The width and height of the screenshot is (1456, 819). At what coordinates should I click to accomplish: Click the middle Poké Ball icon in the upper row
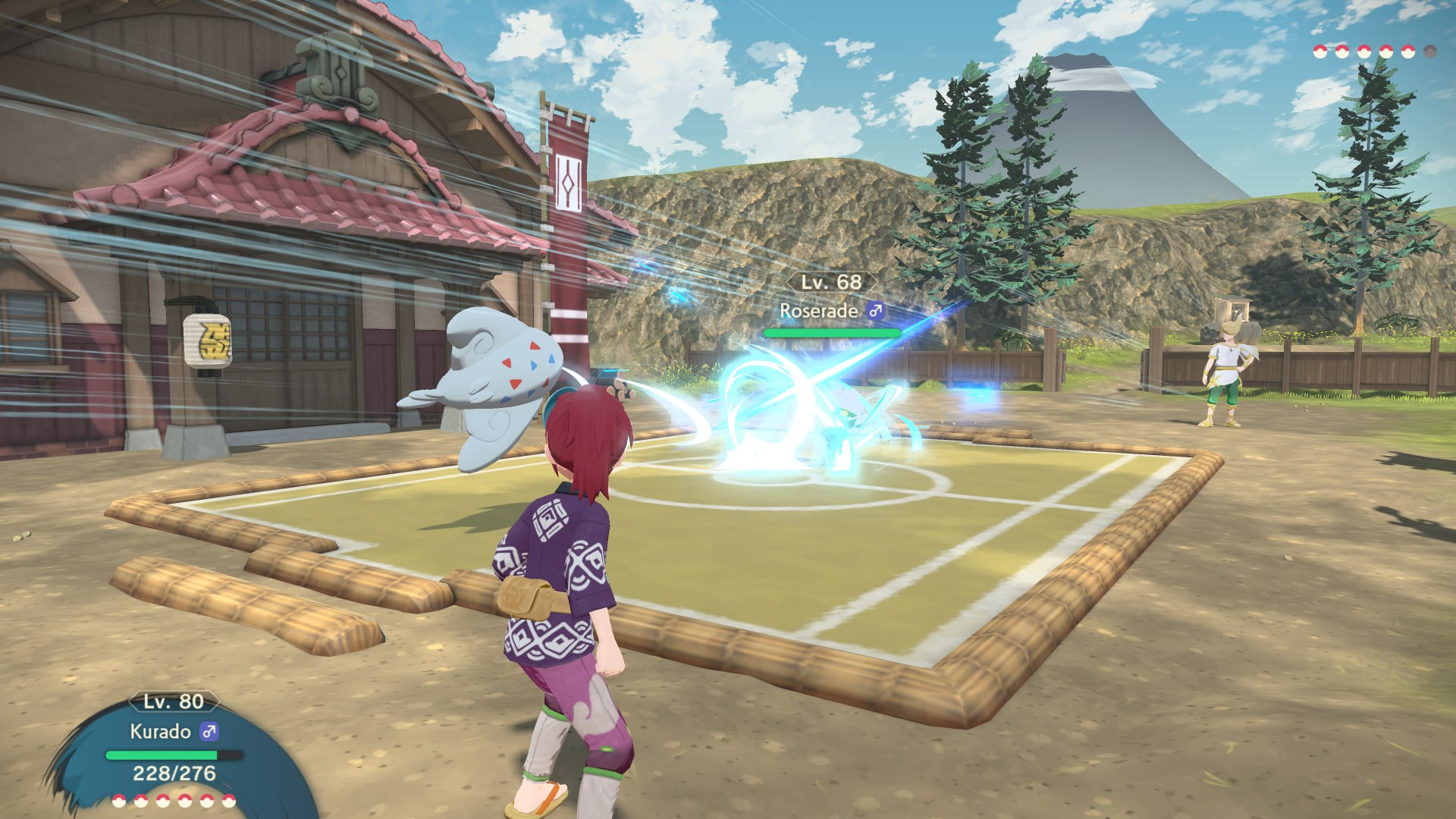(1365, 52)
